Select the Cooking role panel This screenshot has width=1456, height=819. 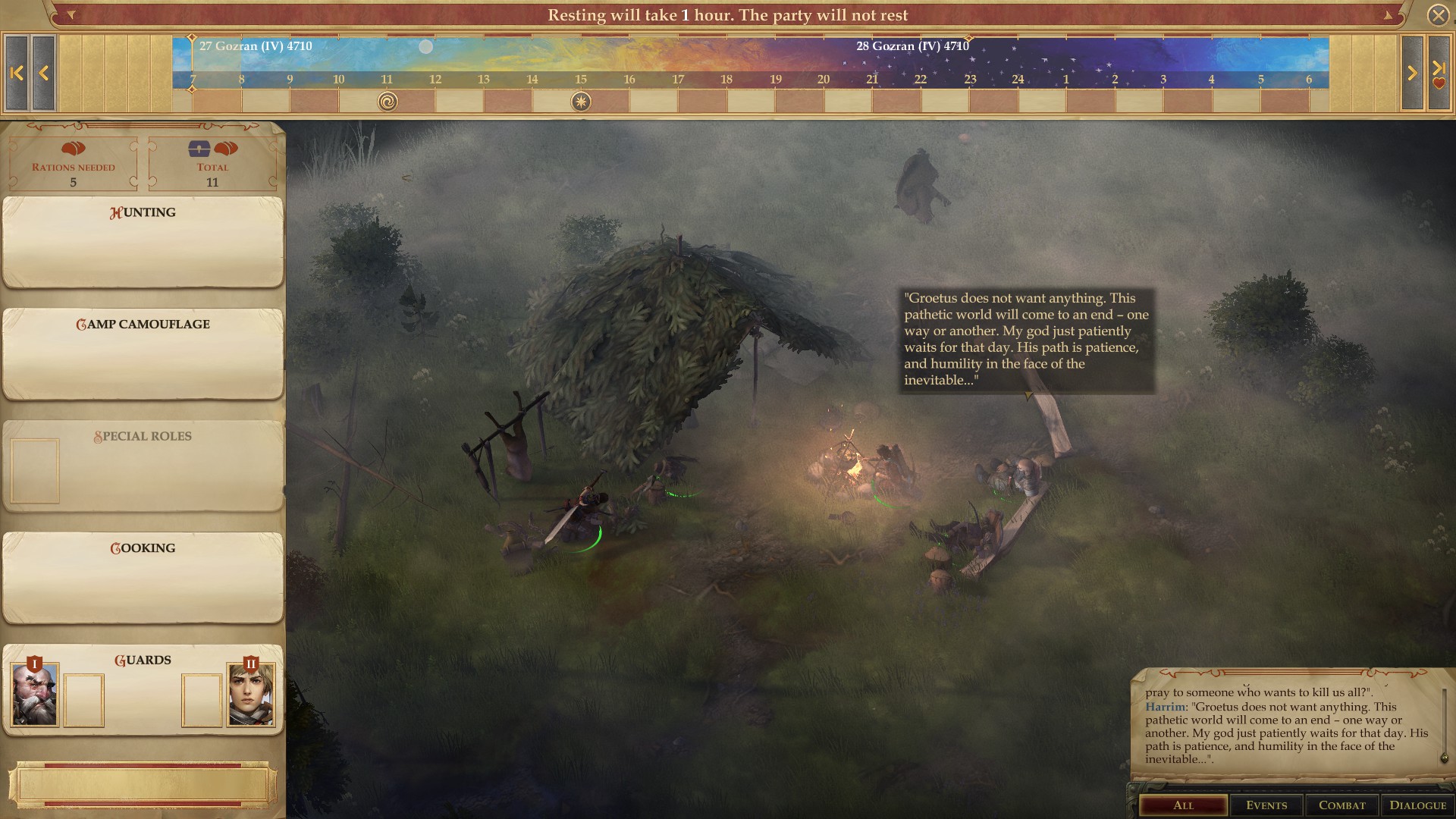[143, 577]
